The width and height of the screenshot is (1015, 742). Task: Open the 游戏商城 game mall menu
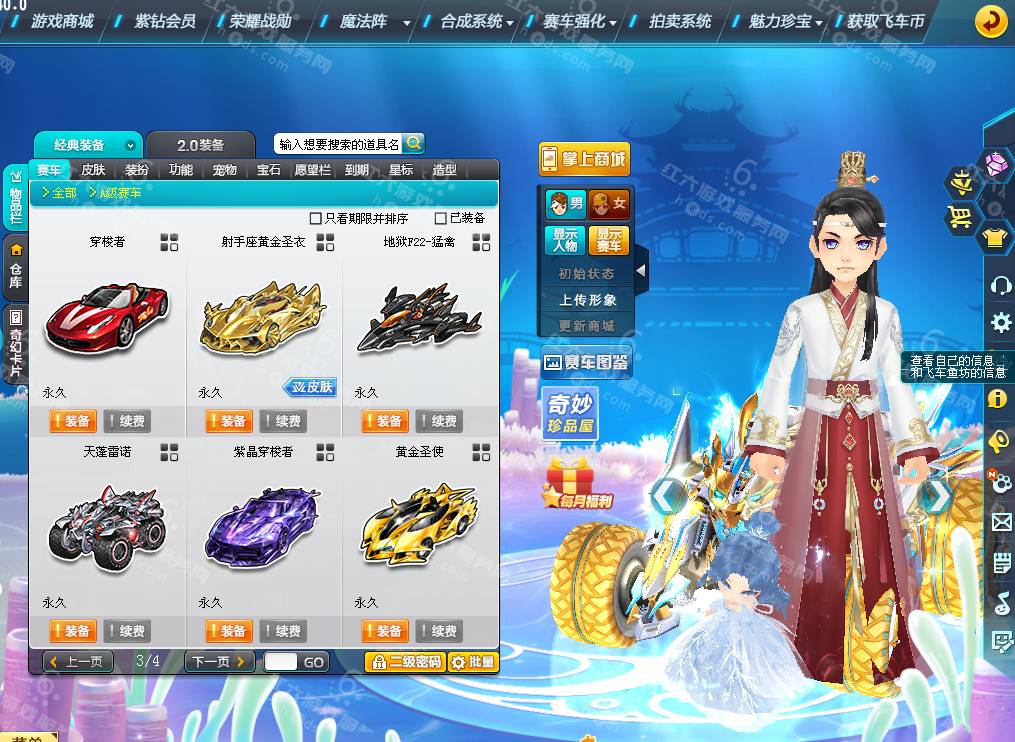point(61,20)
